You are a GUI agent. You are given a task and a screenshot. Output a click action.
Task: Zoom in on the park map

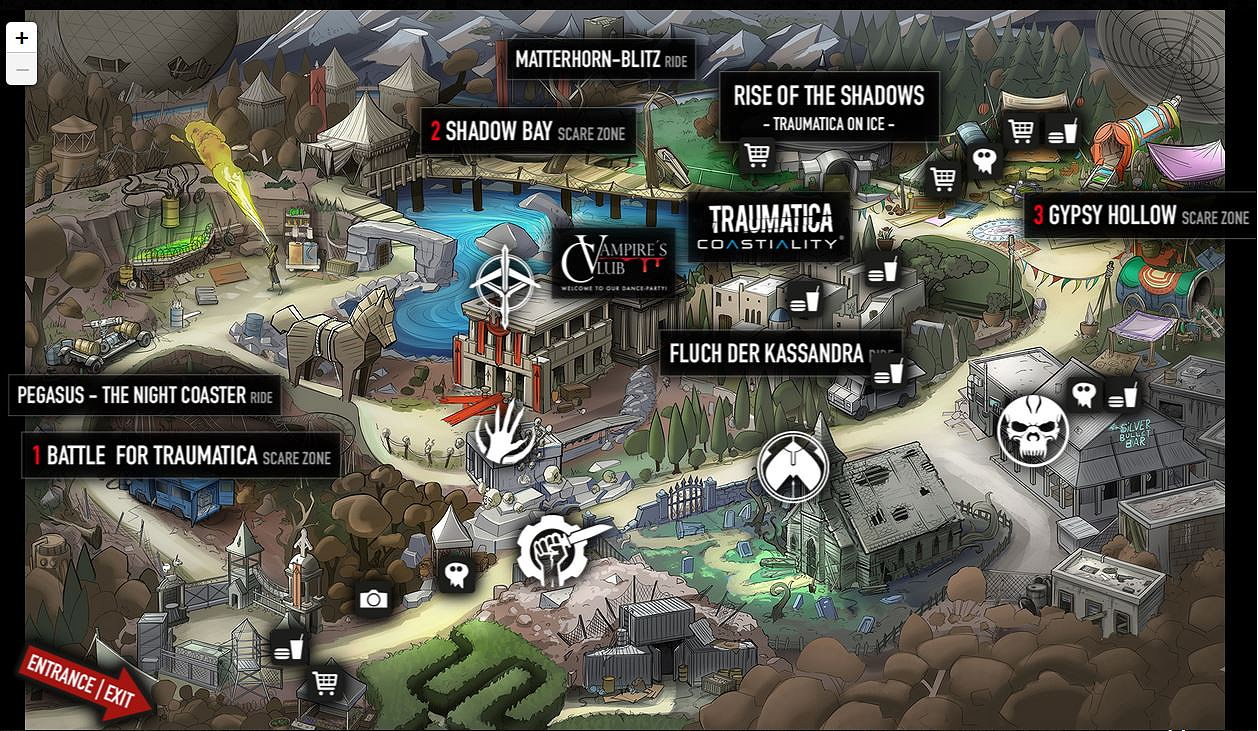tap(21, 38)
